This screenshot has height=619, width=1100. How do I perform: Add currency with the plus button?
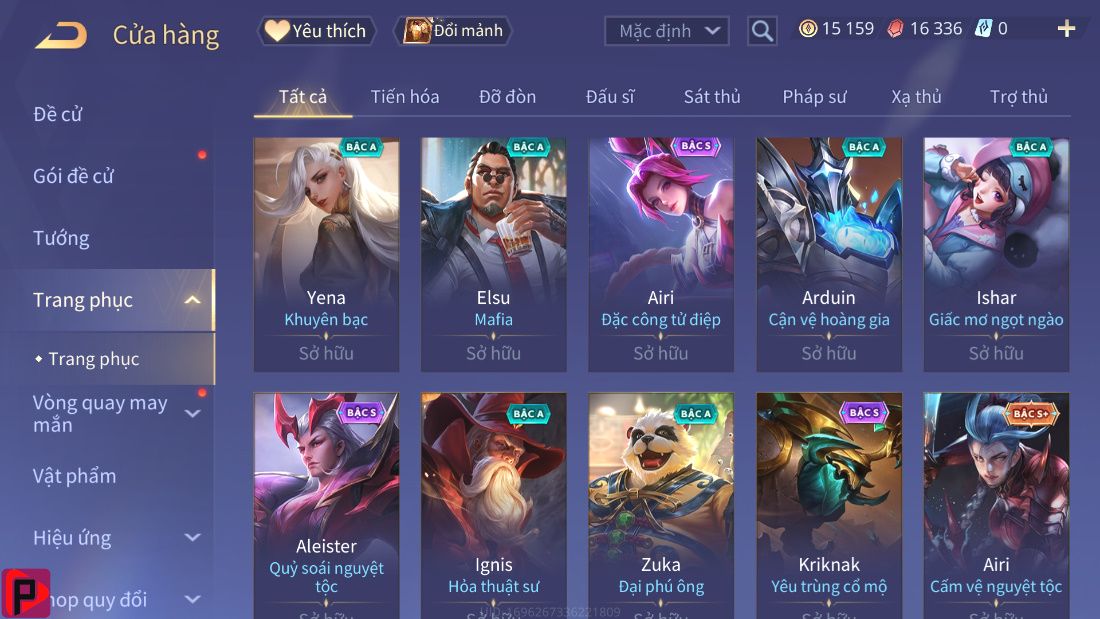coord(1066,29)
